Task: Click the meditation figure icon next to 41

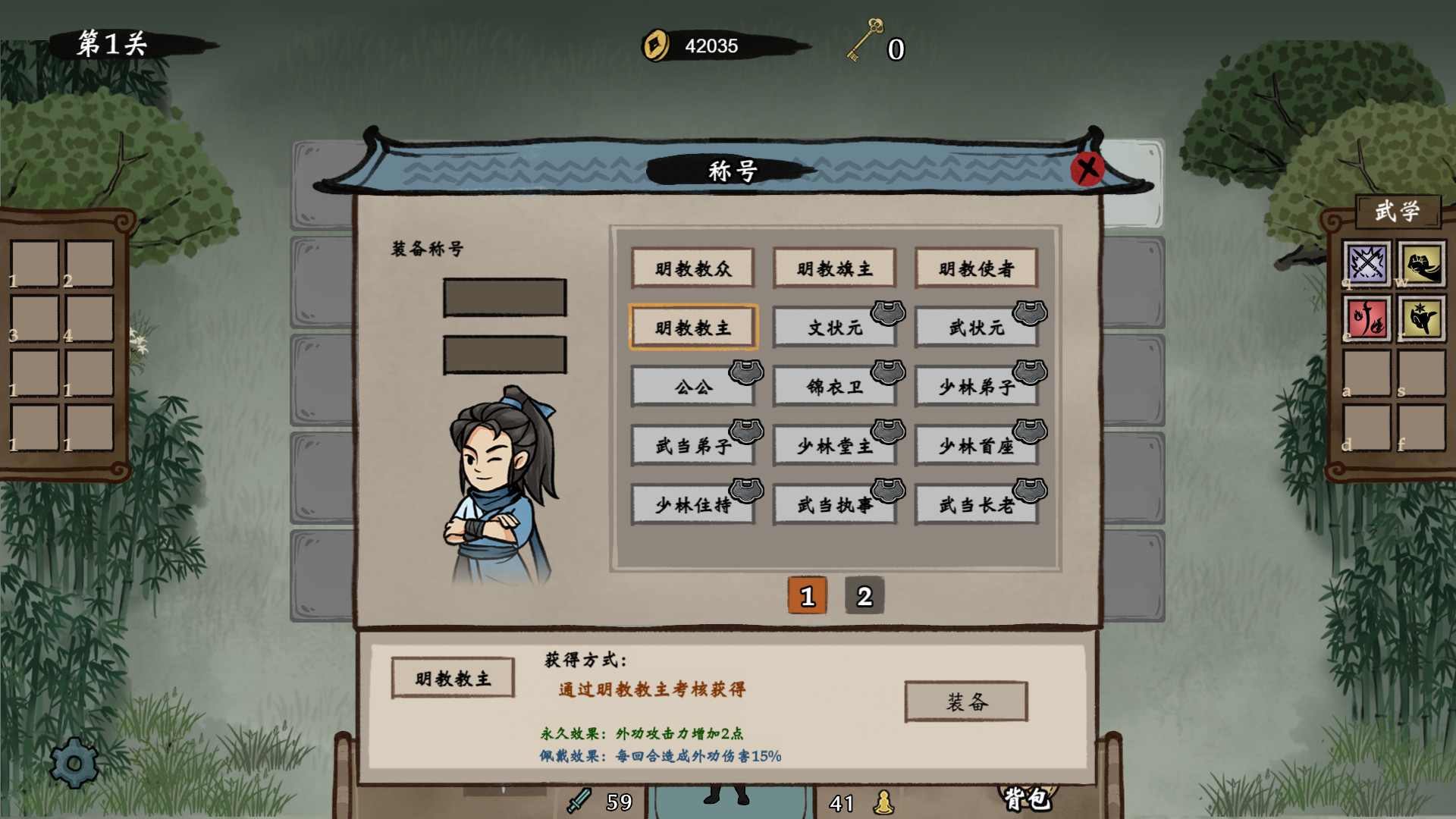Action: tap(884, 801)
